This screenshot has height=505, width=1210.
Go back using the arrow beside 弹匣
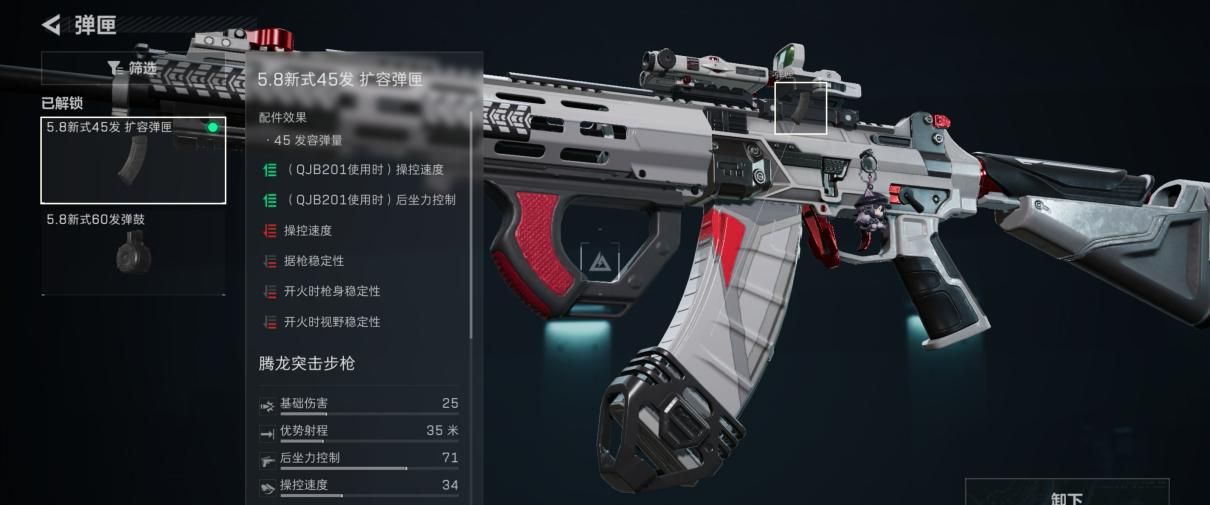(51, 24)
